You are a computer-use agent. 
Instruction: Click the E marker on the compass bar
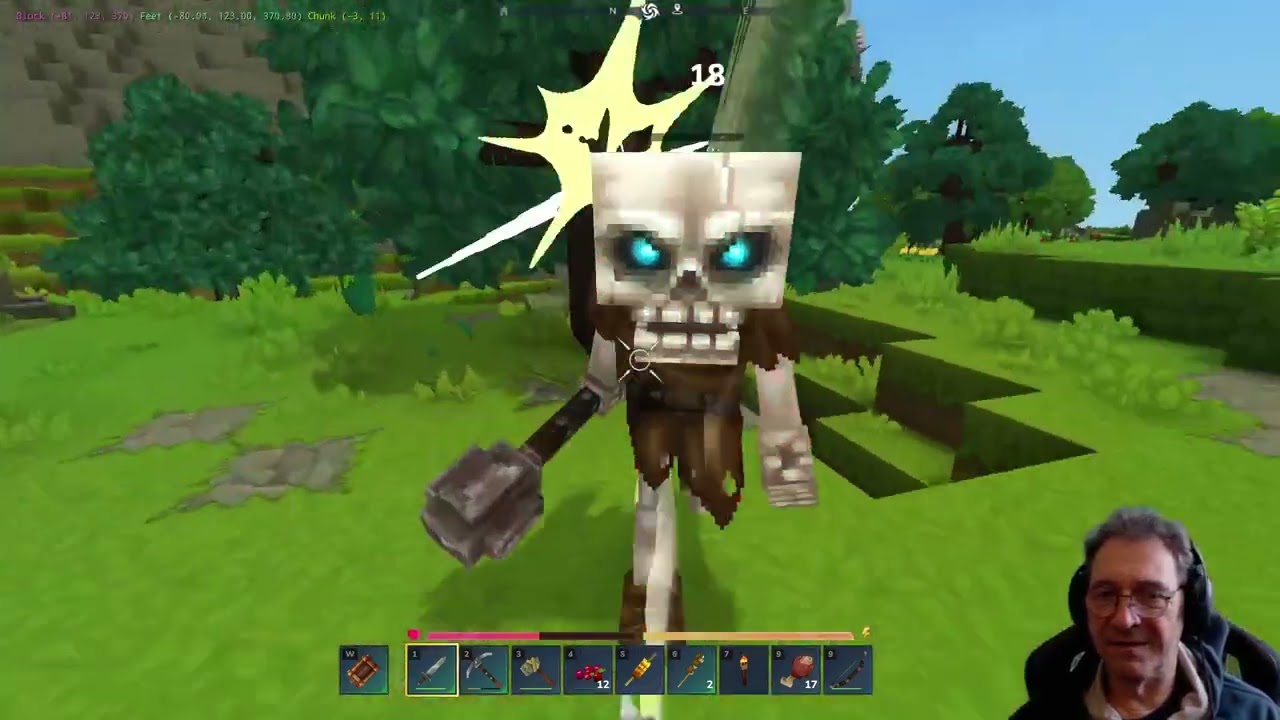click(x=746, y=11)
